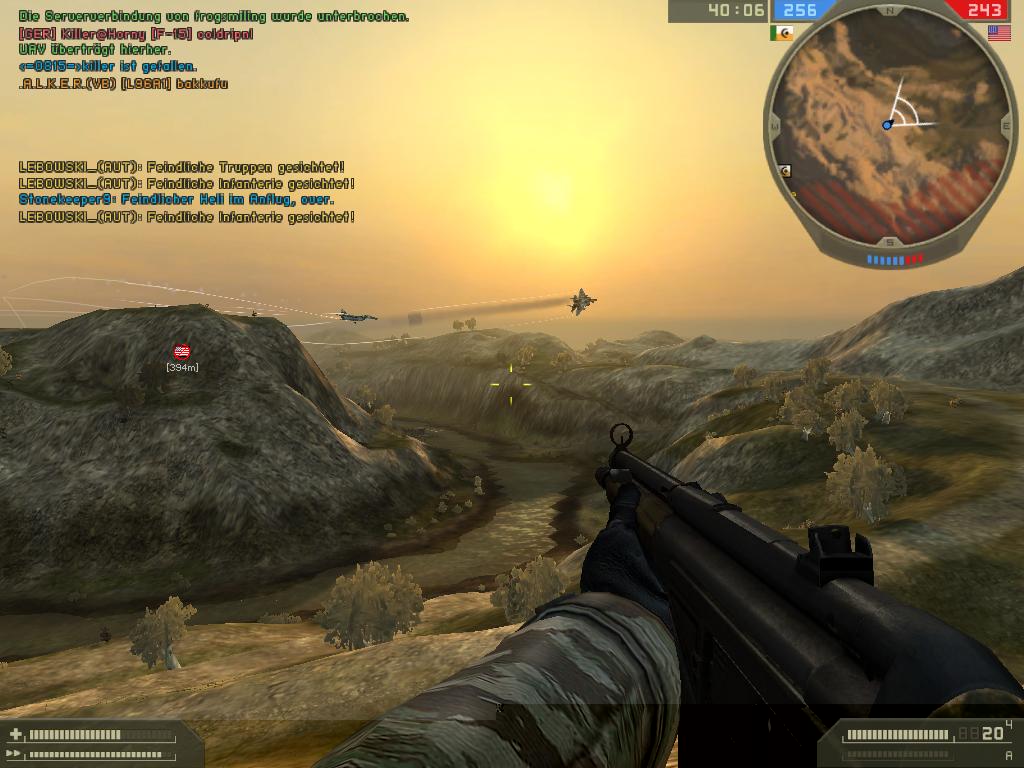The width and height of the screenshot is (1024, 768).
Task: Select the US flag objective marker at 394m
Action: click(182, 351)
